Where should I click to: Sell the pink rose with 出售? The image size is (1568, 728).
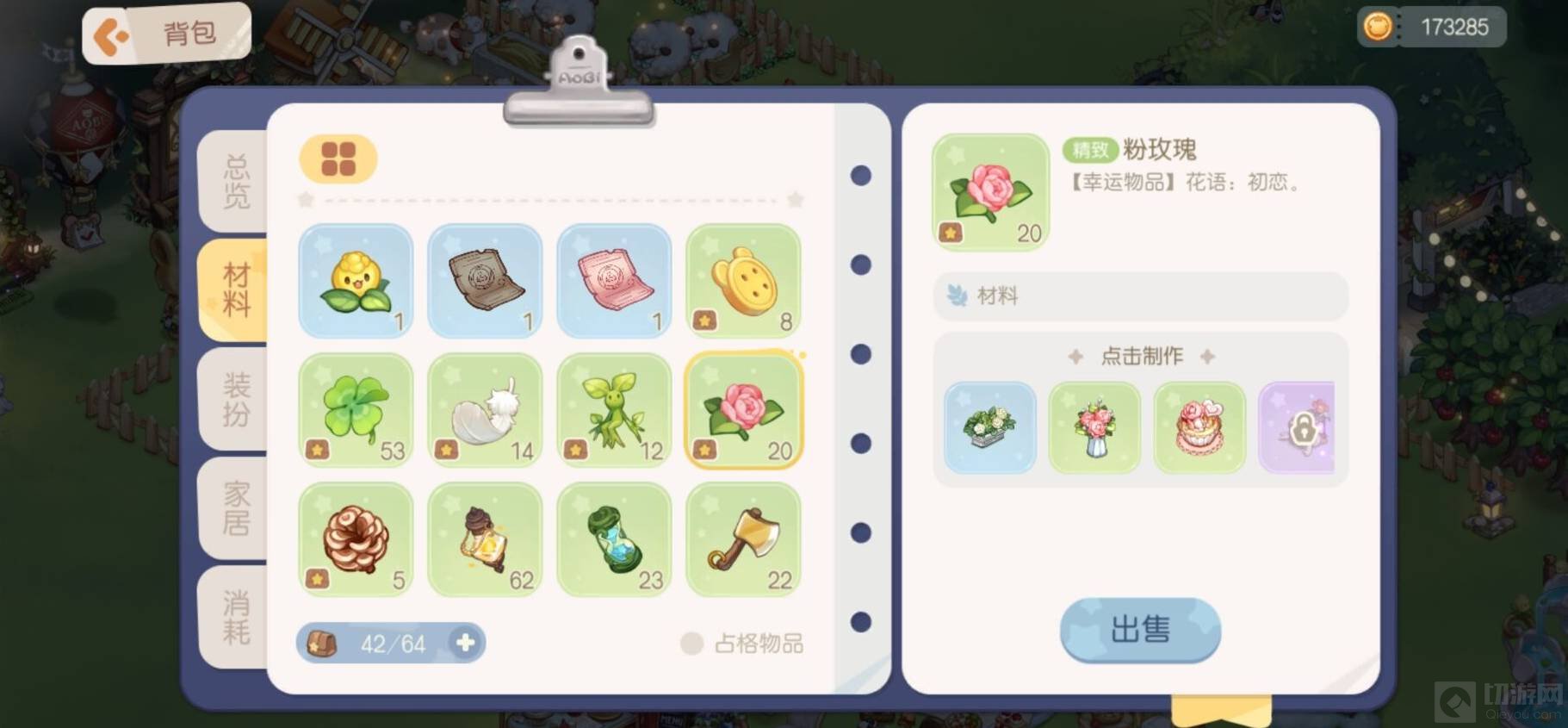point(1140,630)
